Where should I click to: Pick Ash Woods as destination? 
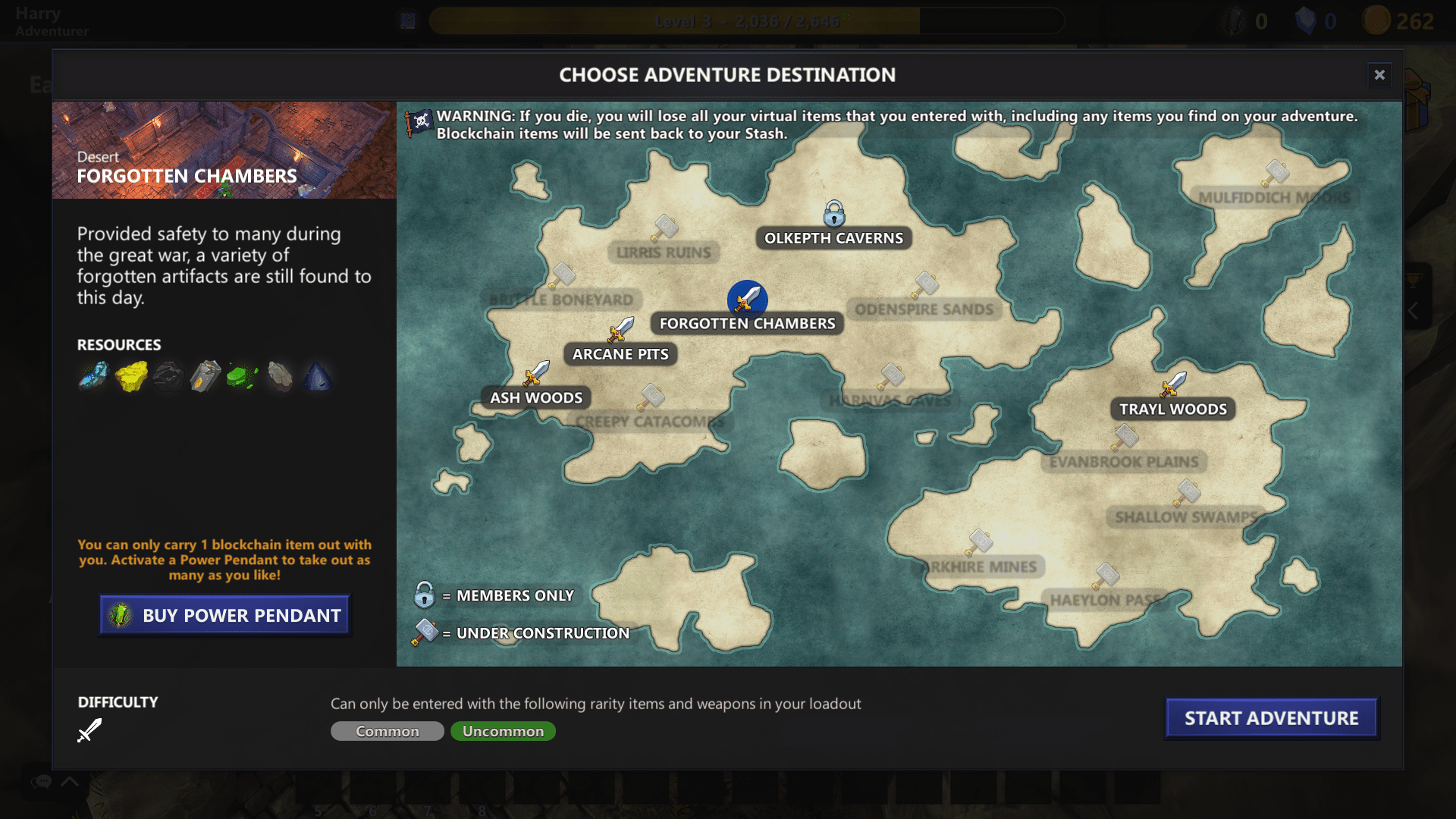(535, 397)
